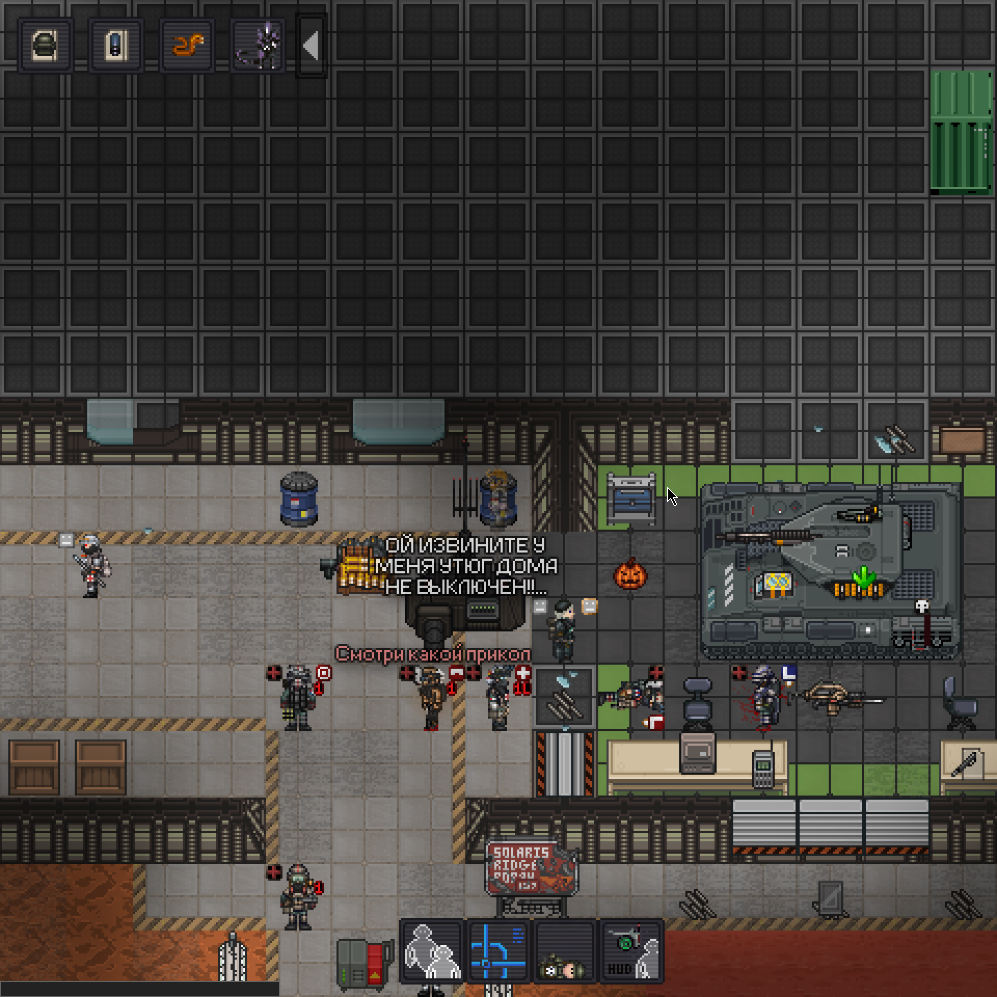Toggle the HUD display button

point(631,951)
